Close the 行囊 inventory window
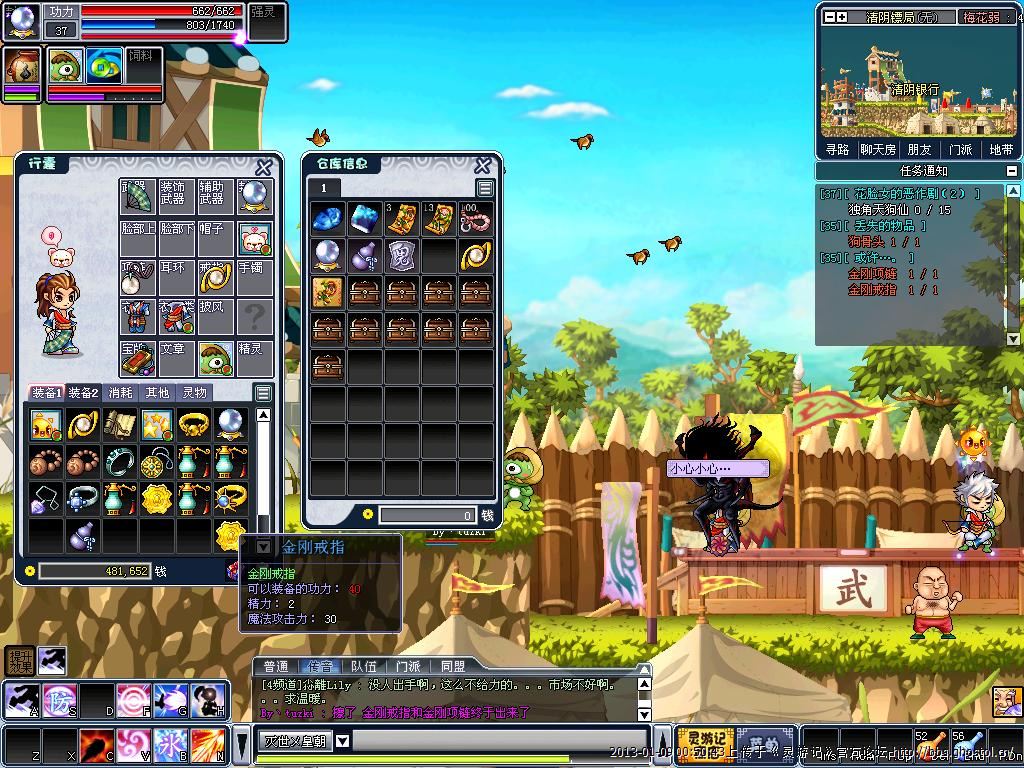The height and width of the screenshot is (768, 1024). click(x=264, y=167)
